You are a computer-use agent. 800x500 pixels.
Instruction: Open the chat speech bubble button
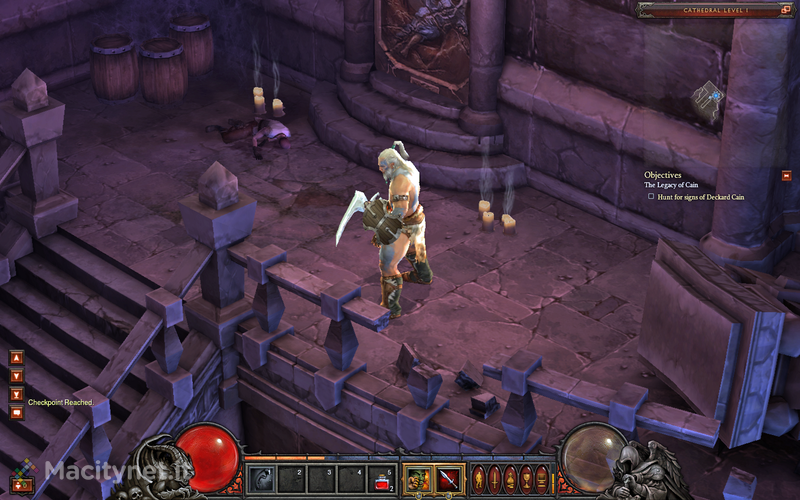(16, 413)
